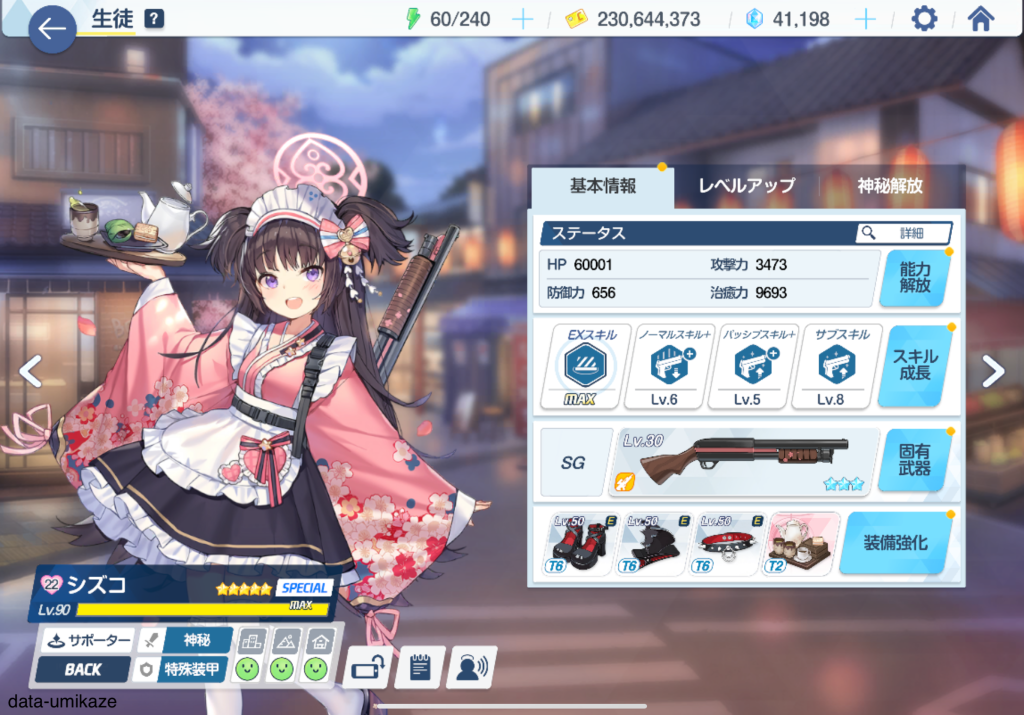Show status 詳細 details
Viewport: 1024px width, 715px height.
click(x=903, y=233)
